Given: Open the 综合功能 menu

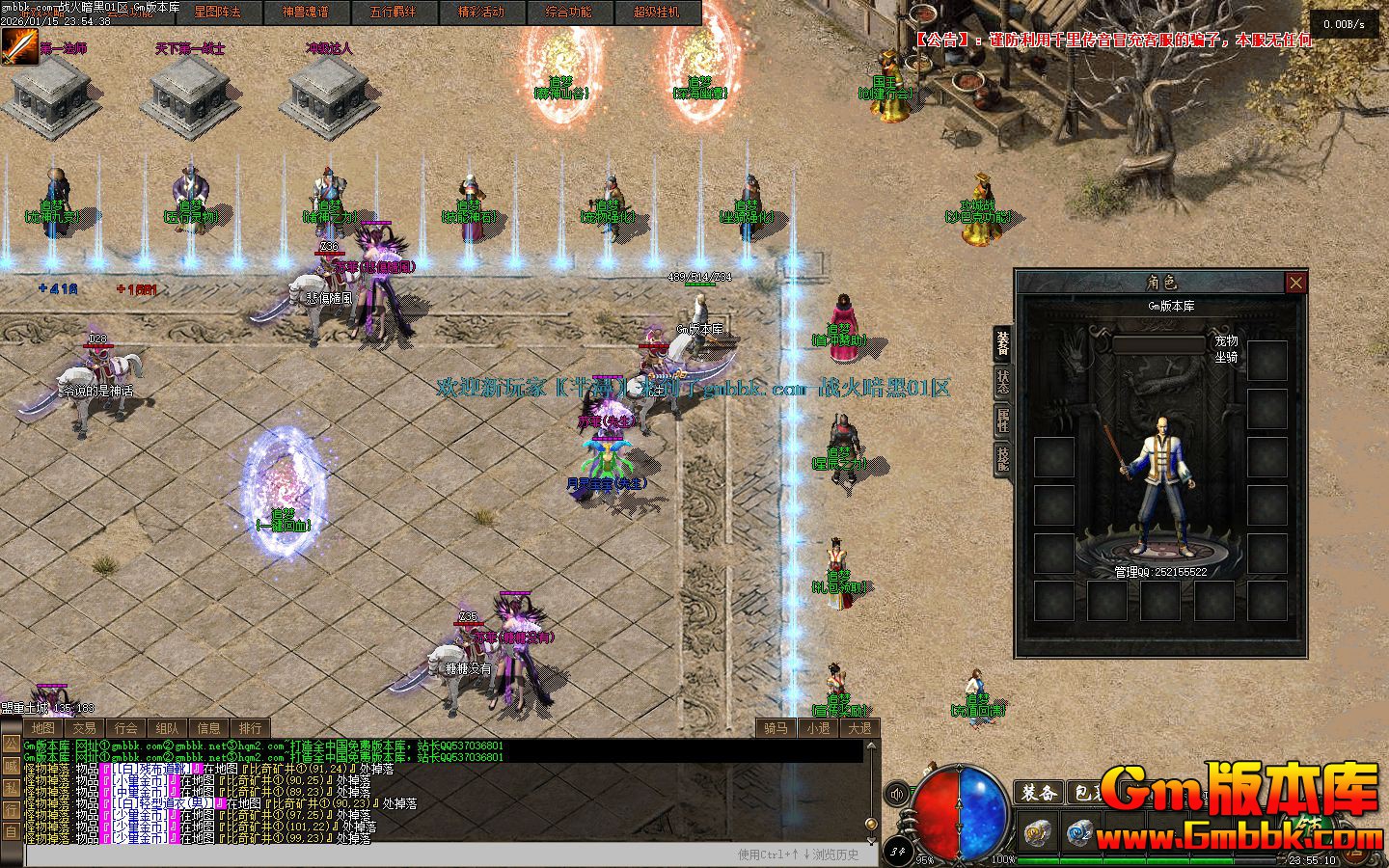Looking at the screenshot, I should pos(569,13).
